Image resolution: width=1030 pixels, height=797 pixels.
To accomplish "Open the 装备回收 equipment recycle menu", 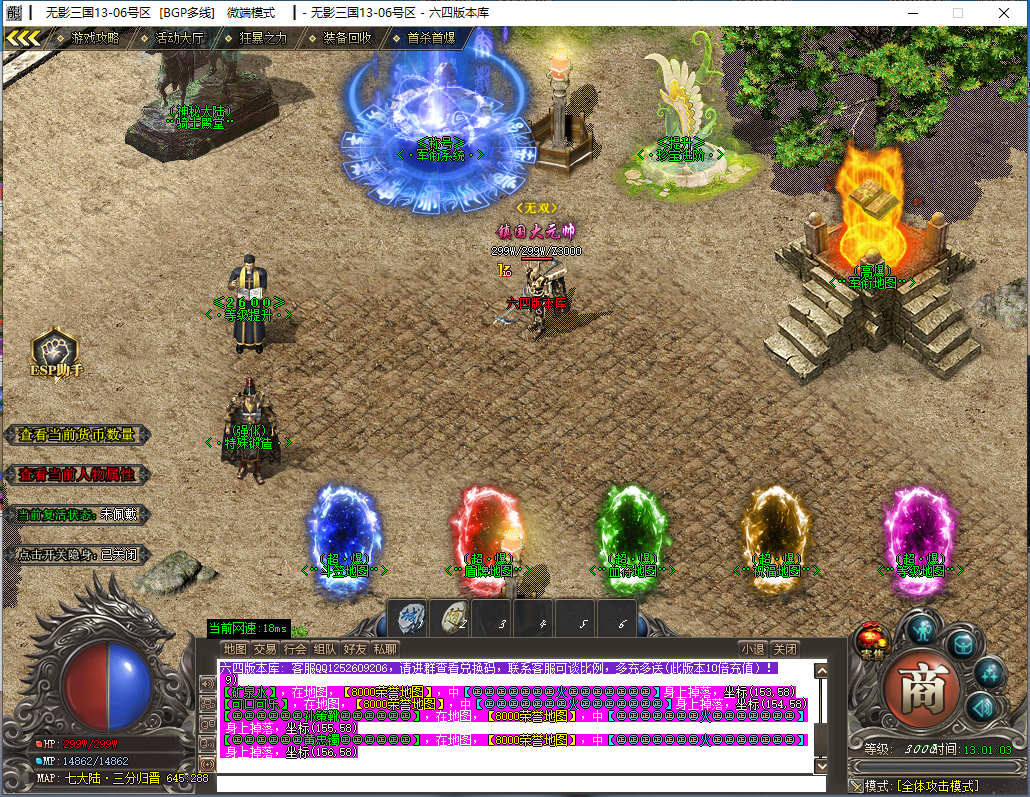I will pyautogui.click(x=347, y=38).
